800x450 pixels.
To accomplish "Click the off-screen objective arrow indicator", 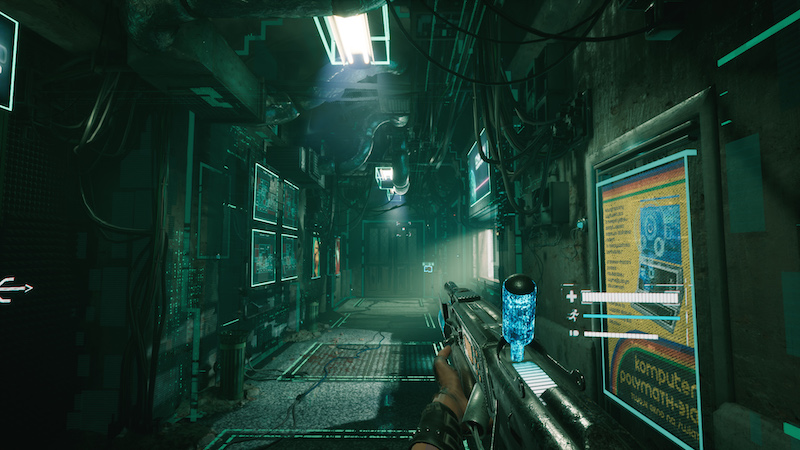I will (x=16, y=289).
